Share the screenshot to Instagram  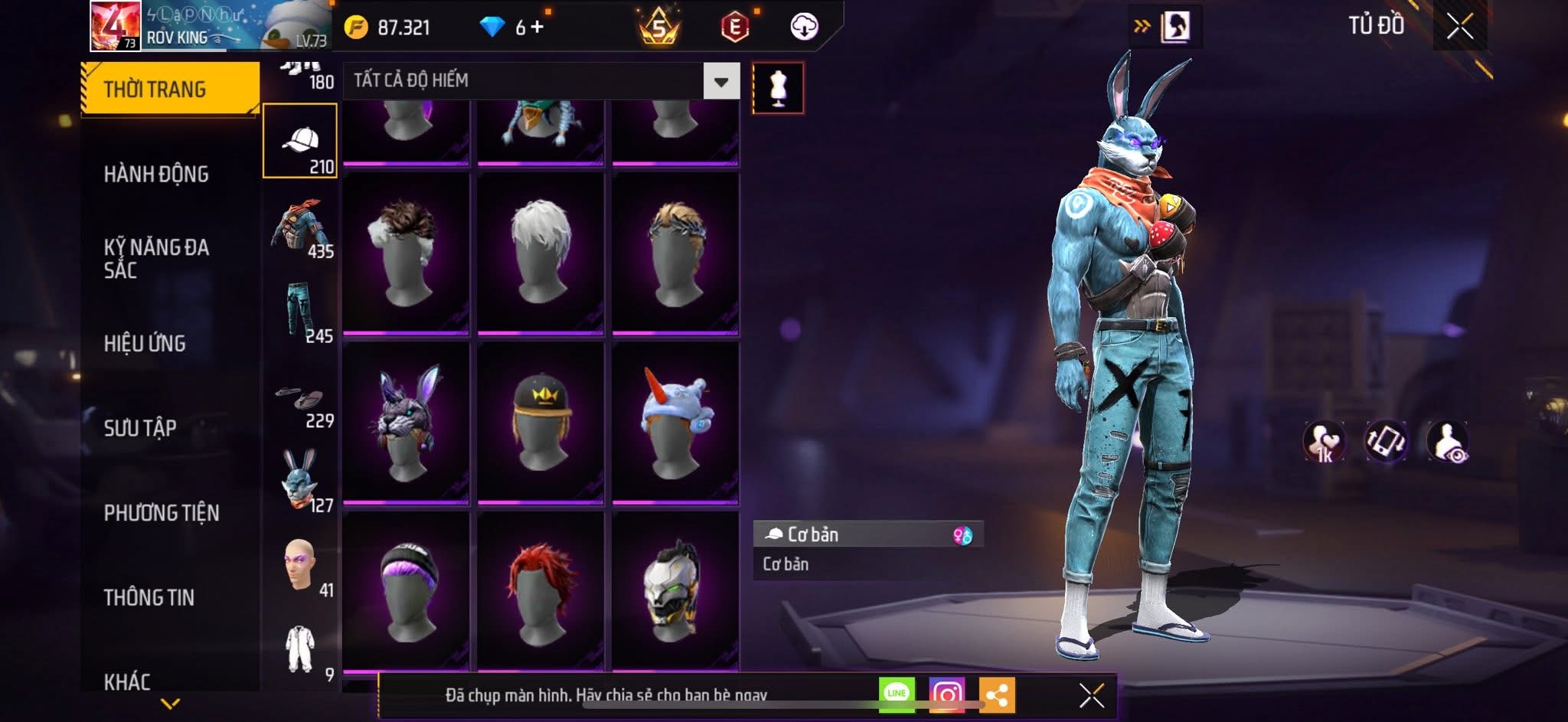tap(946, 694)
